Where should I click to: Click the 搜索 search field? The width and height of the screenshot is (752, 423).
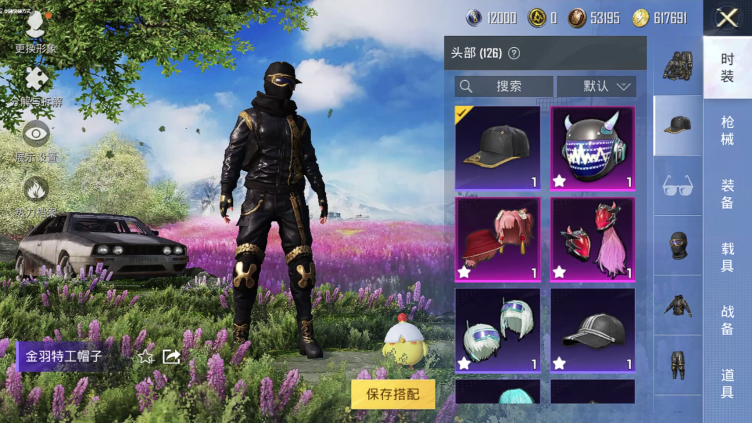[x=503, y=86]
